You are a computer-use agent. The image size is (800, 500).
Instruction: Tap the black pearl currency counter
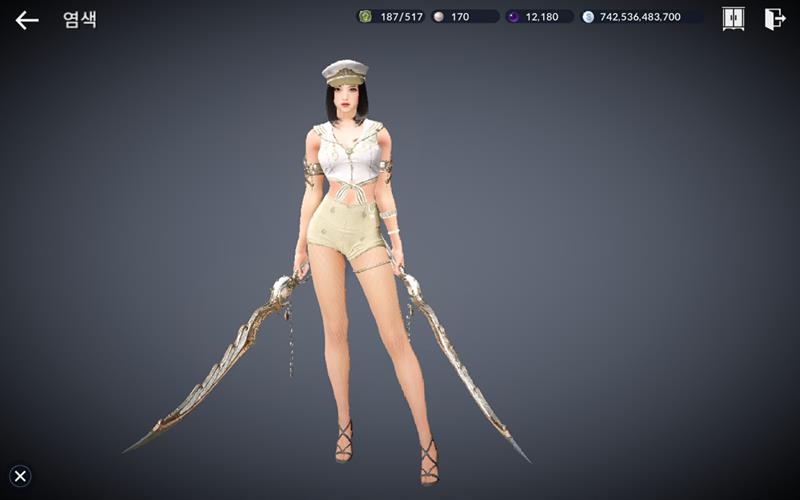pyautogui.click(x=540, y=17)
